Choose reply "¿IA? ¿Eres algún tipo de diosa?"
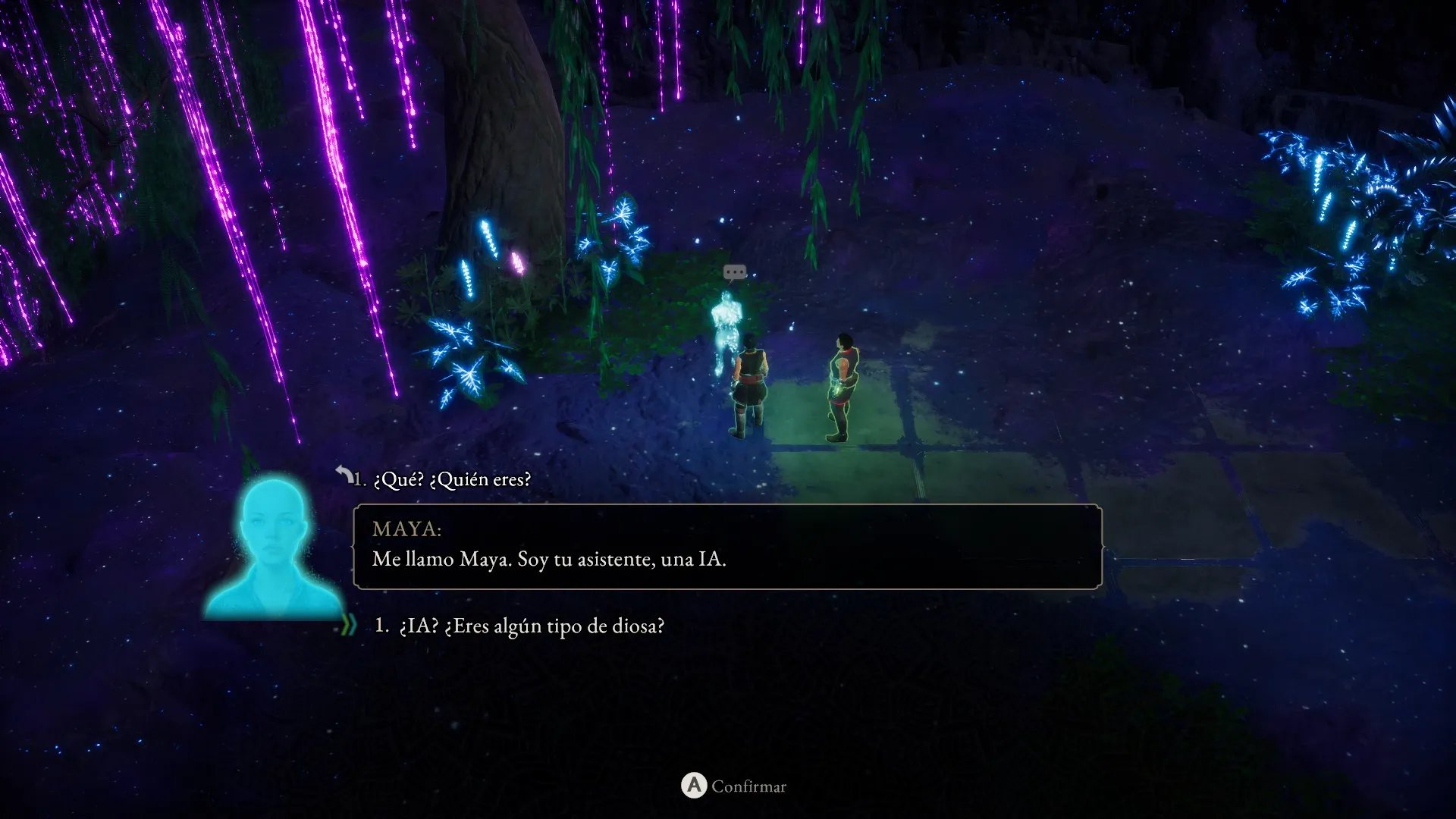1456x819 pixels. point(531,626)
